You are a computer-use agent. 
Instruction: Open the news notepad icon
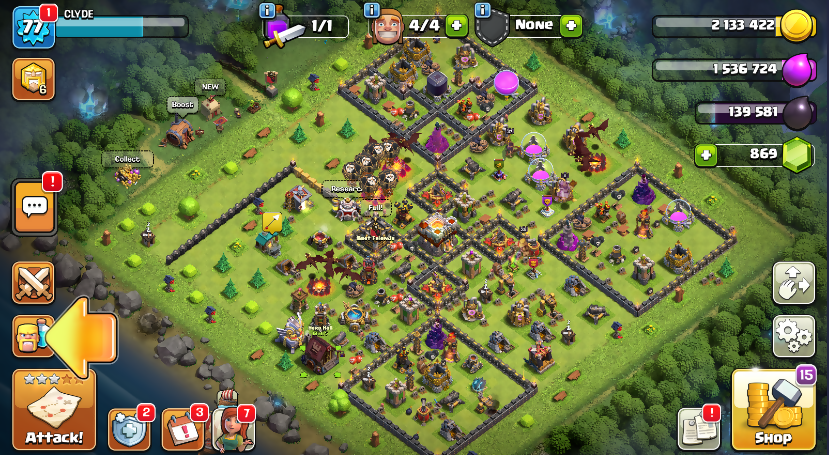coord(699,429)
